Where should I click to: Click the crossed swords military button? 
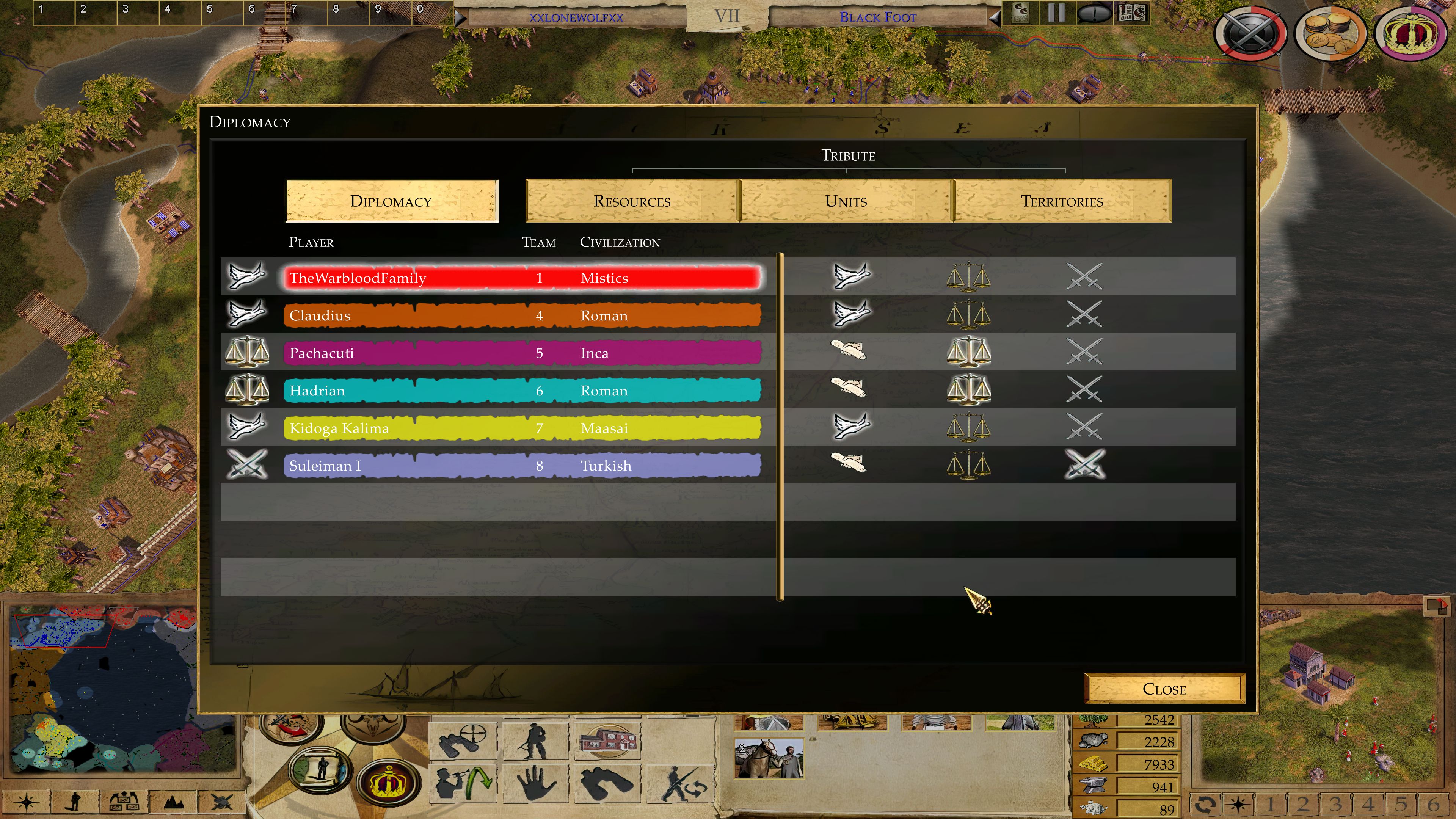(1251, 33)
